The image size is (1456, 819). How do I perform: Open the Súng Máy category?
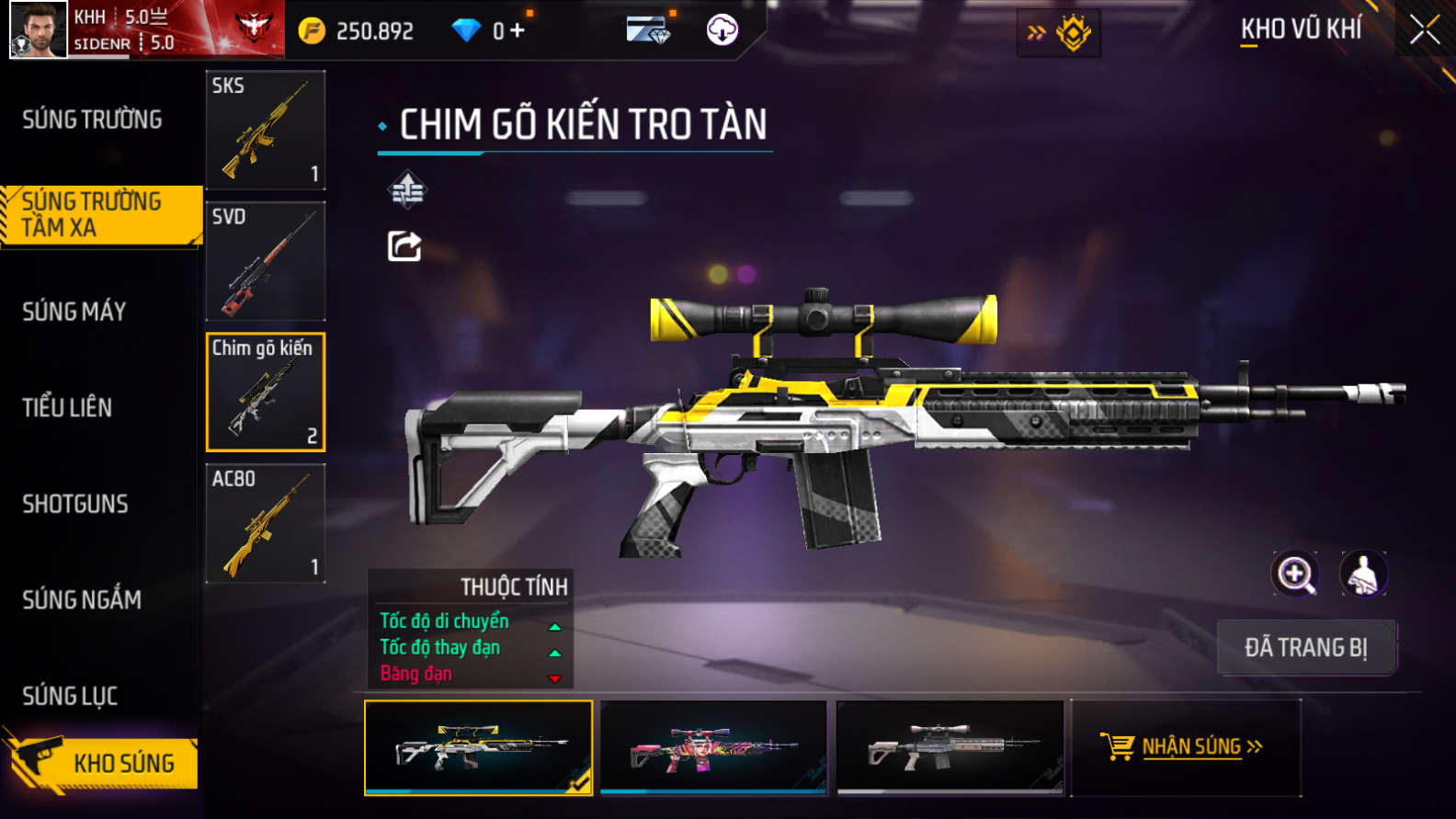tap(74, 312)
